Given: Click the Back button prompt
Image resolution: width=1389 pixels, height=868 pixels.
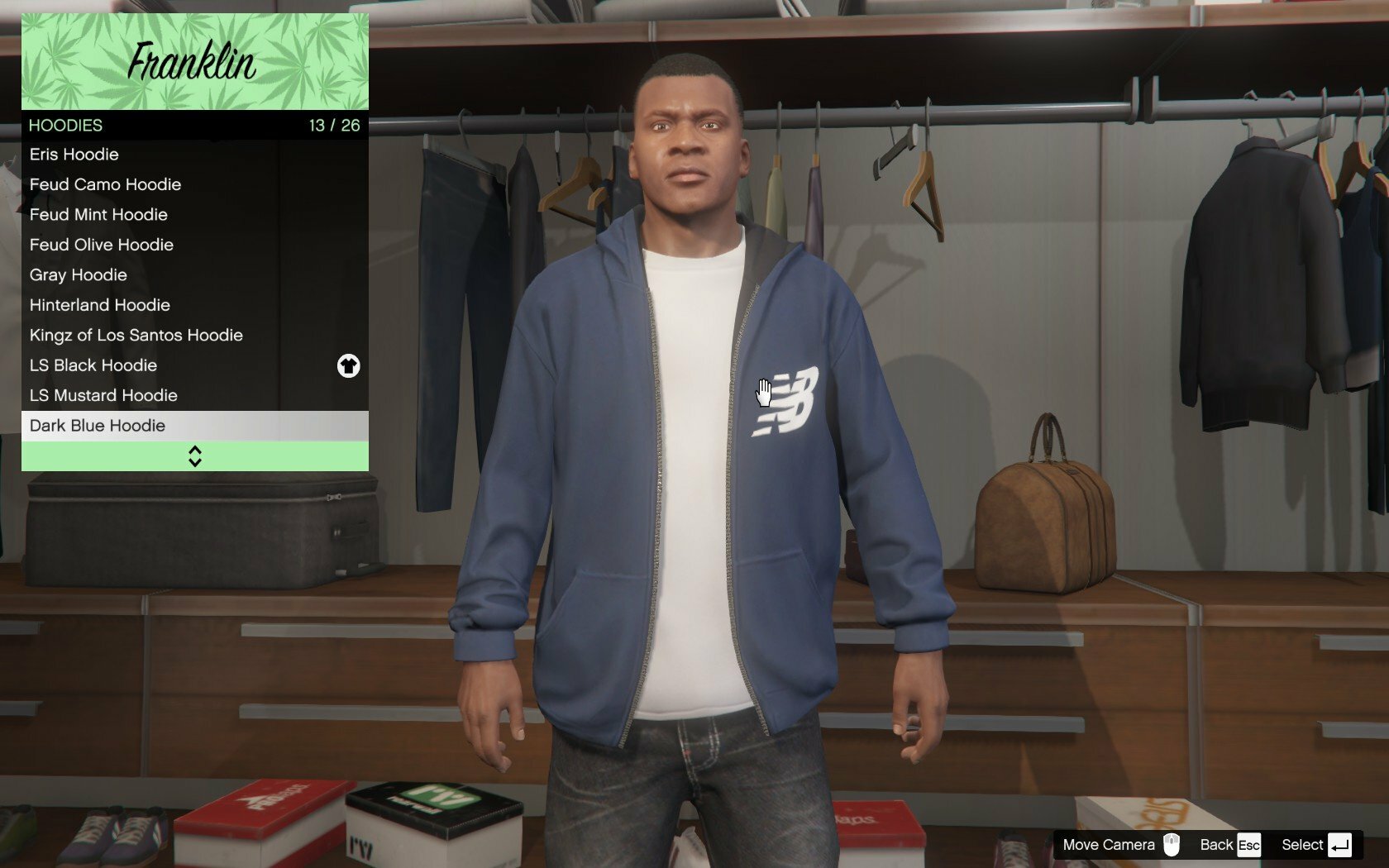Looking at the screenshot, I should (x=1229, y=845).
